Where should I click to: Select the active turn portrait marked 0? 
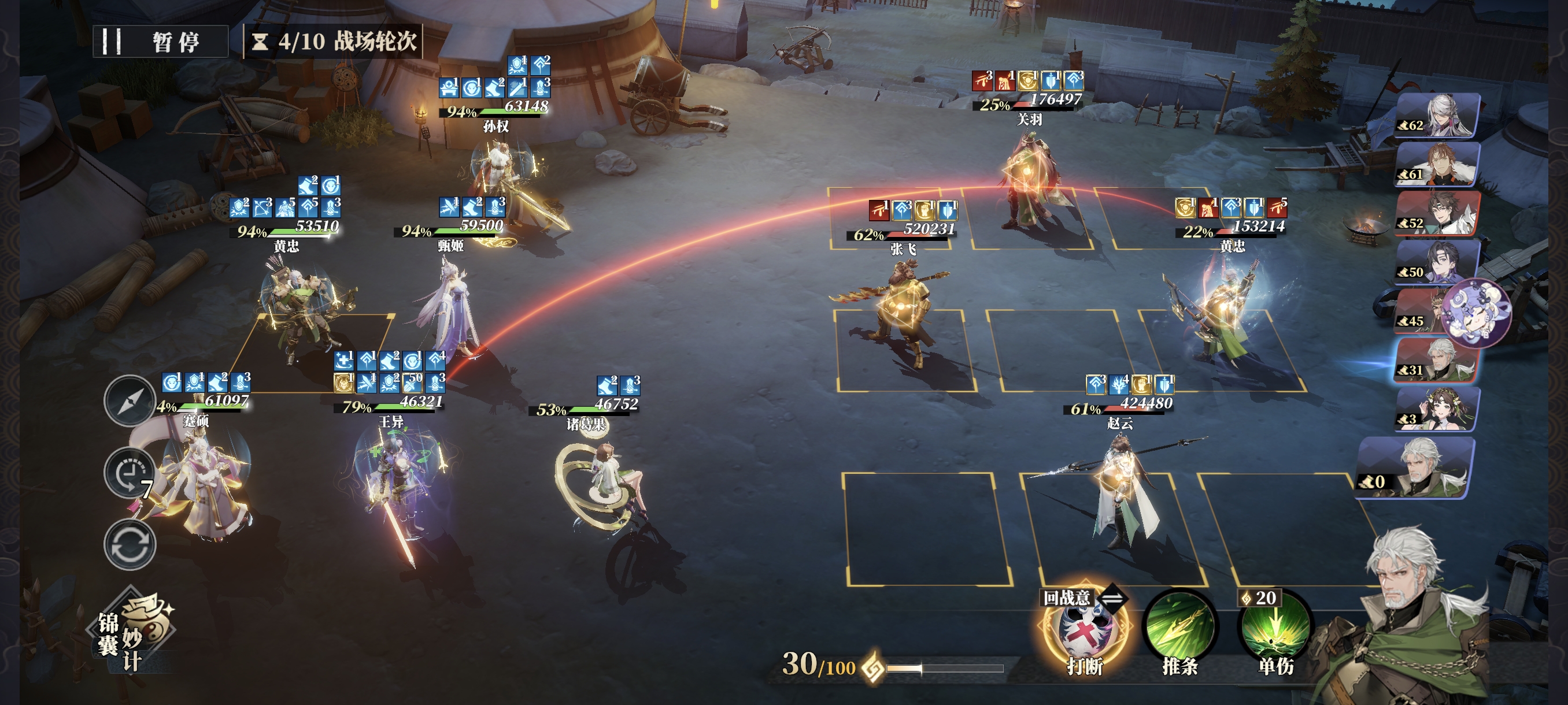point(1415,467)
